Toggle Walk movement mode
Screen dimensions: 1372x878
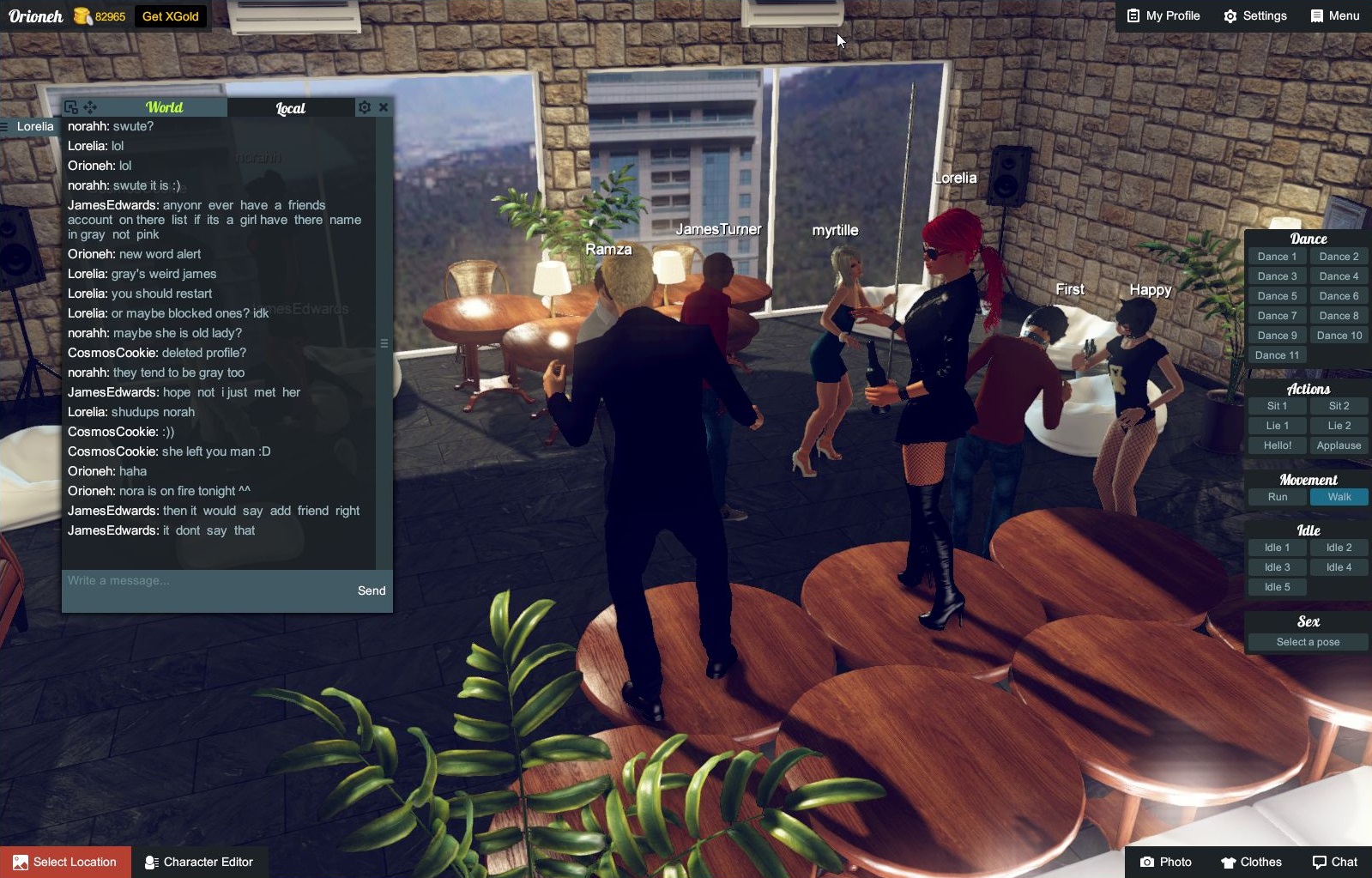[x=1339, y=496]
